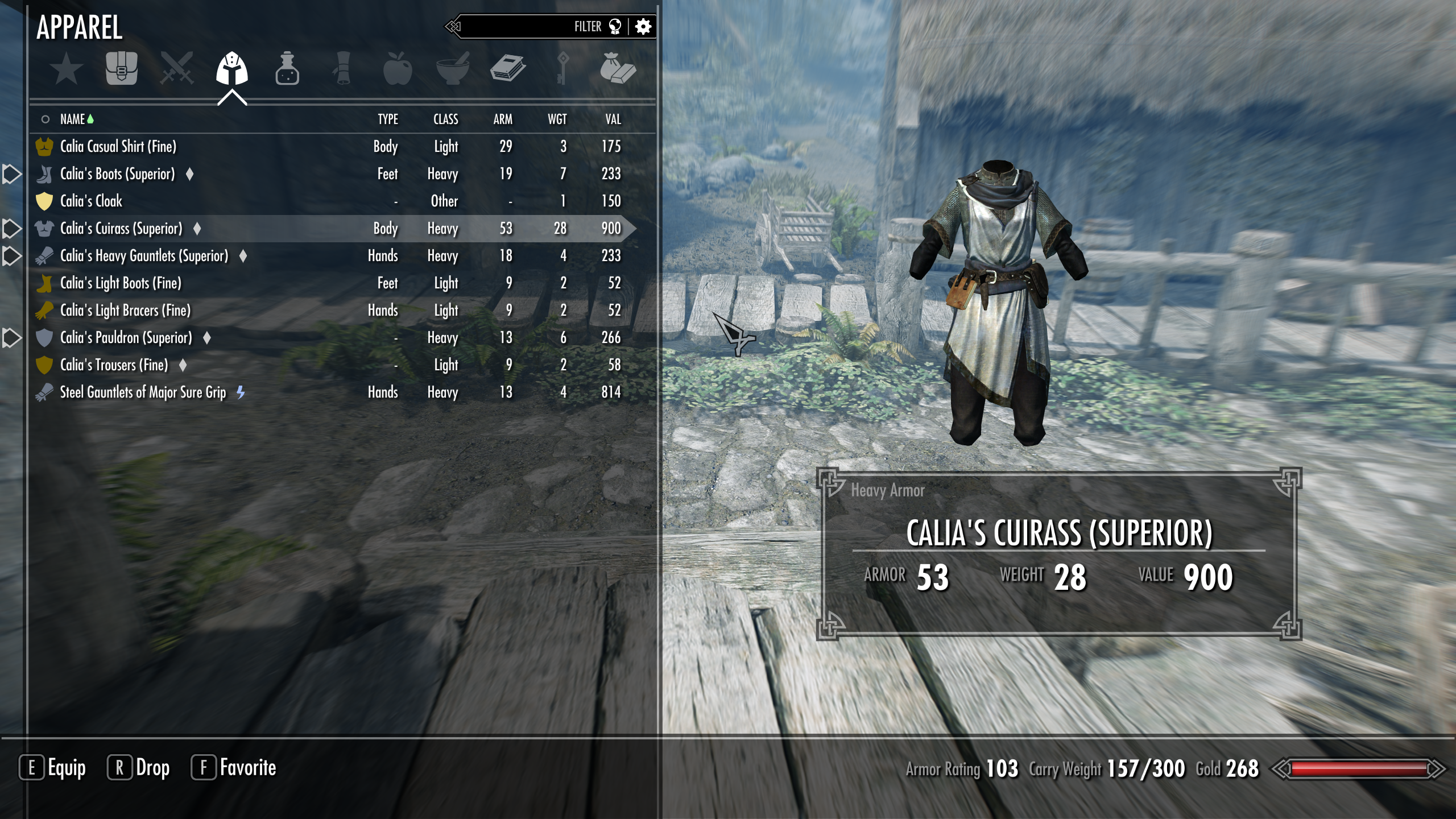Open the Favorites category tab

67,70
